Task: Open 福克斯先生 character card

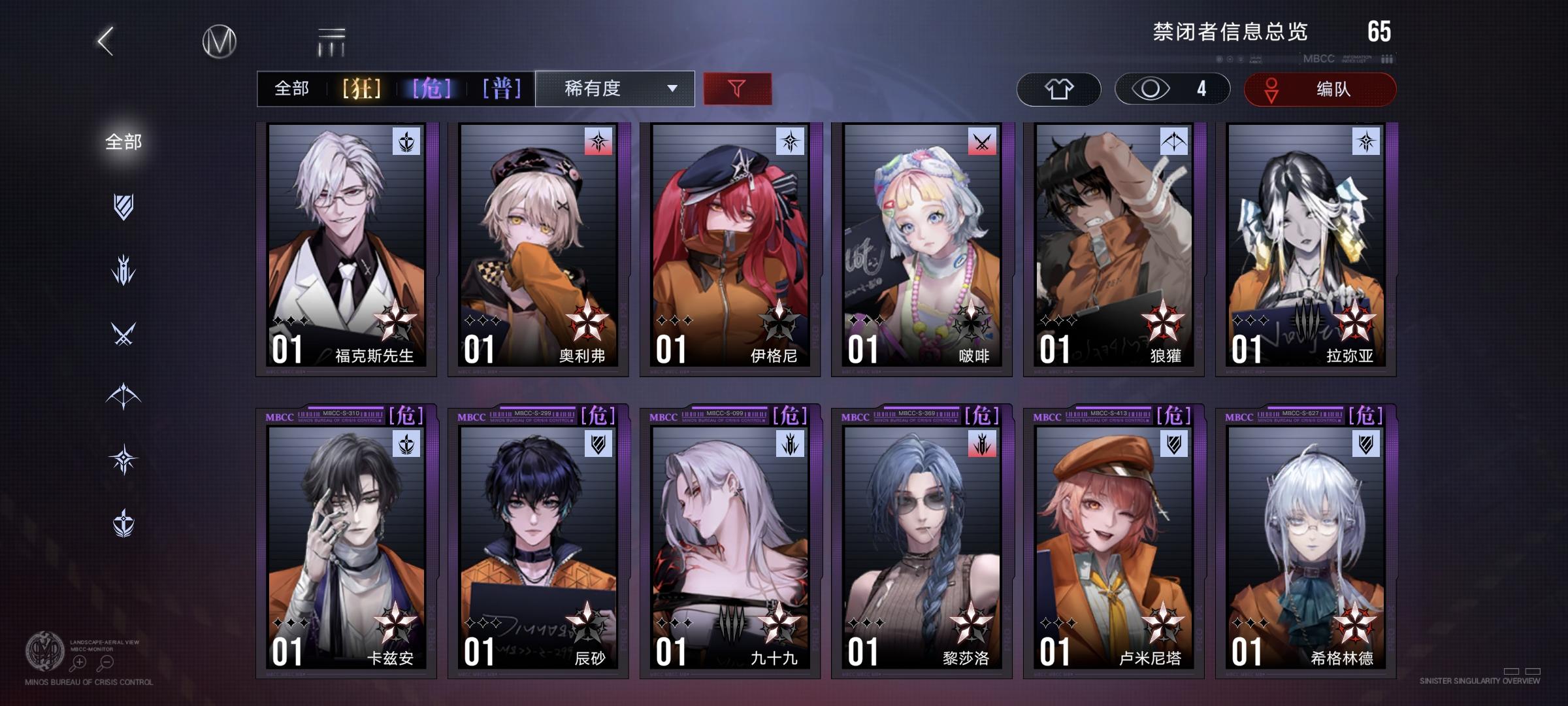Action: 348,248
